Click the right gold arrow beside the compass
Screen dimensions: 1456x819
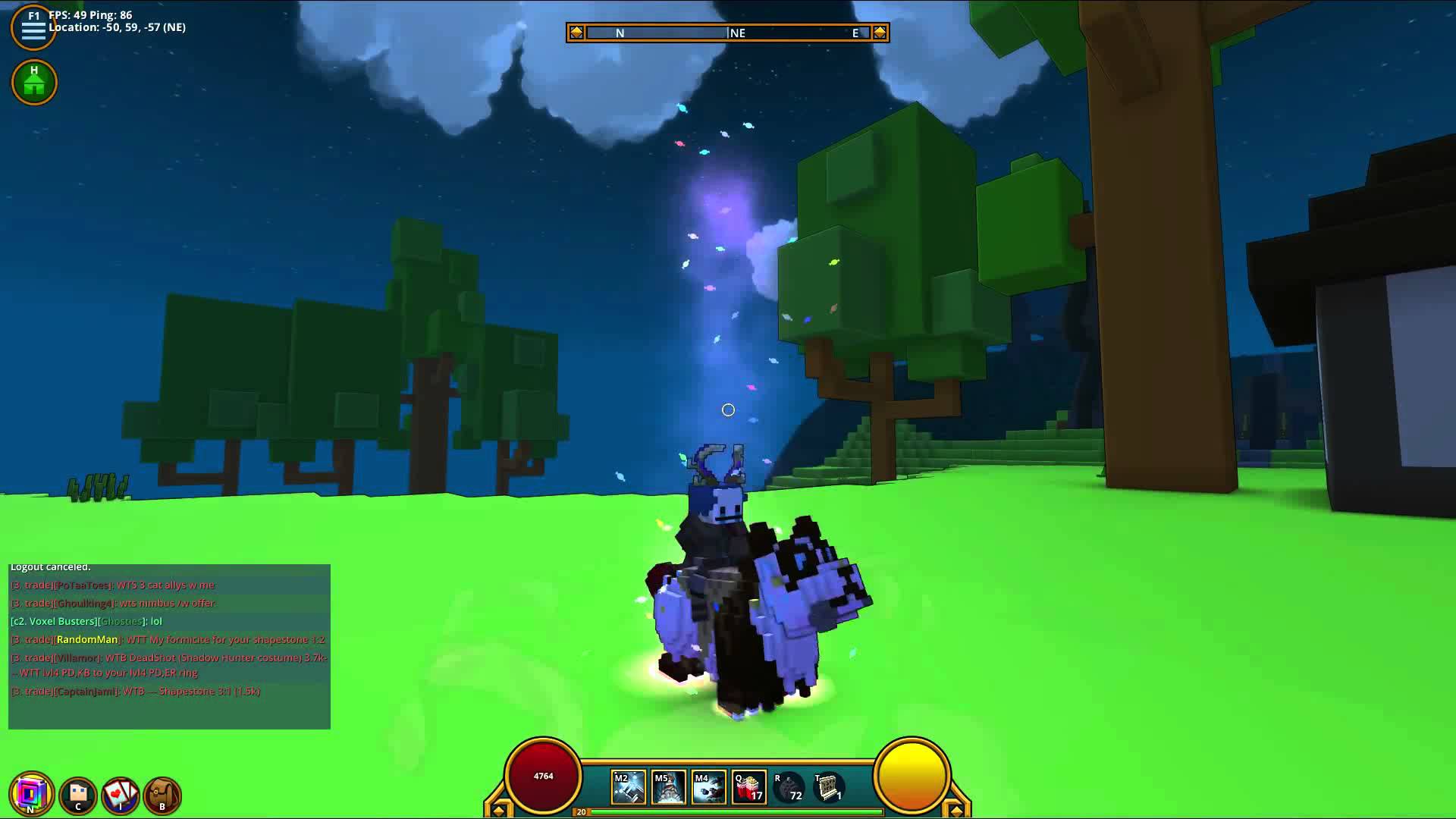click(878, 33)
